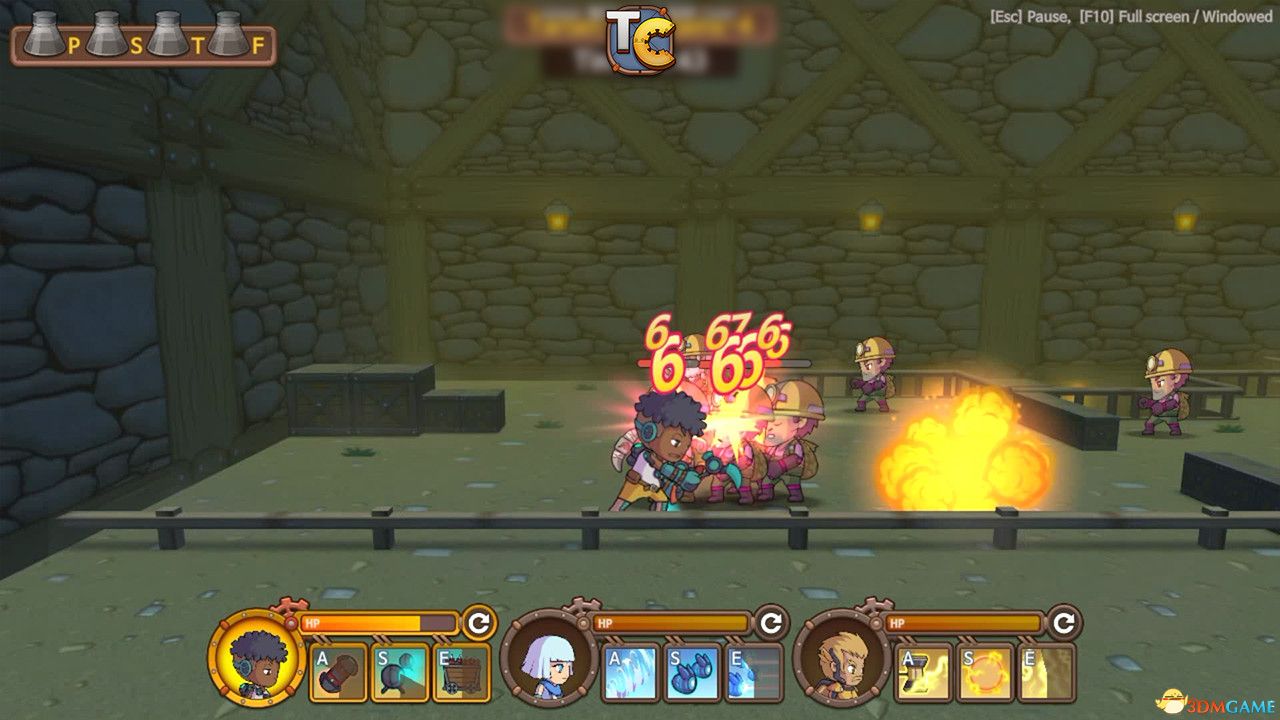Screen dimensions: 1280x720
Task: Click the P potion flask
Action: pyautogui.click(x=42, y=35)
